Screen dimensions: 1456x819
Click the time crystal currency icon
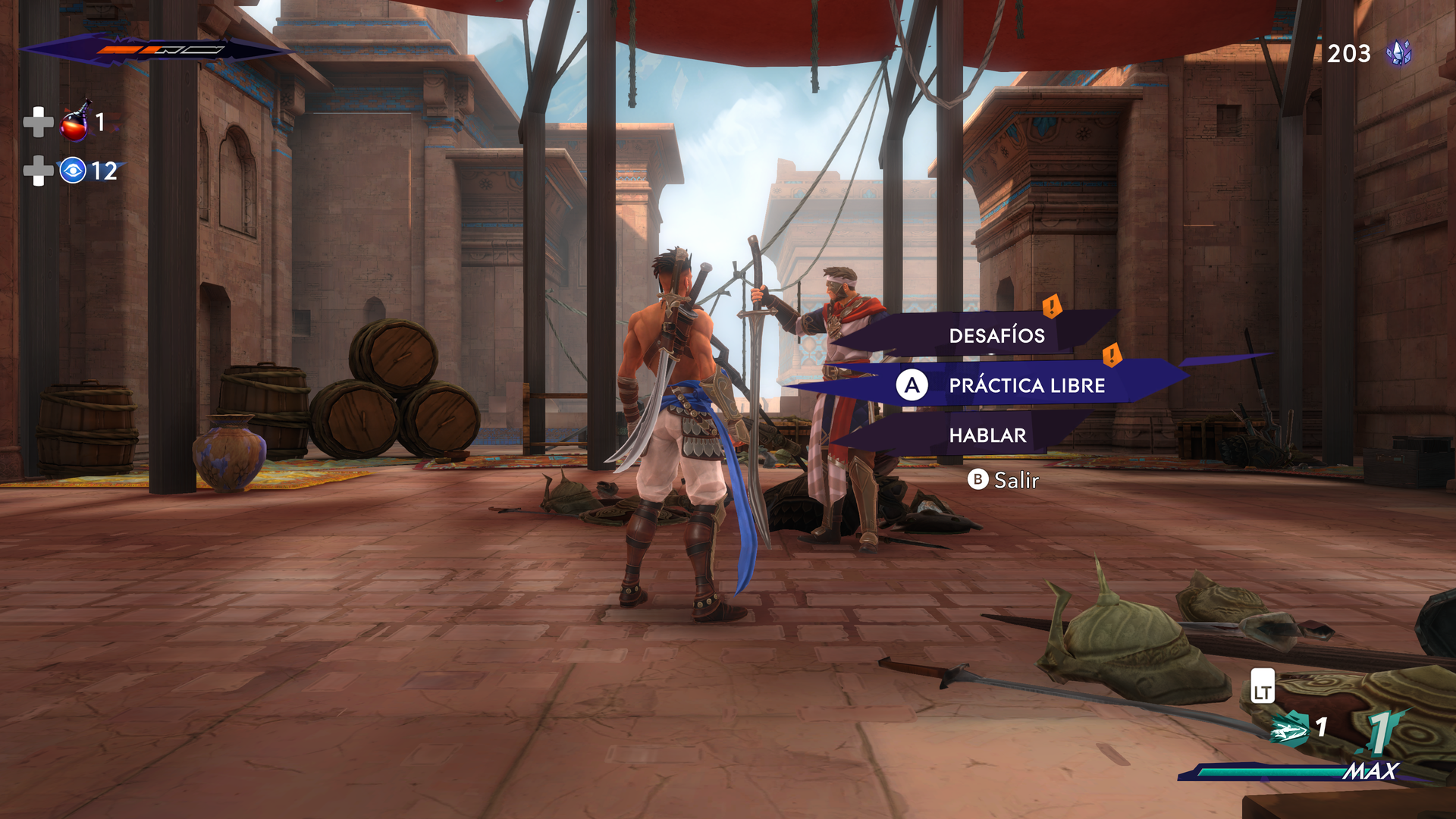click(1398, 53)
